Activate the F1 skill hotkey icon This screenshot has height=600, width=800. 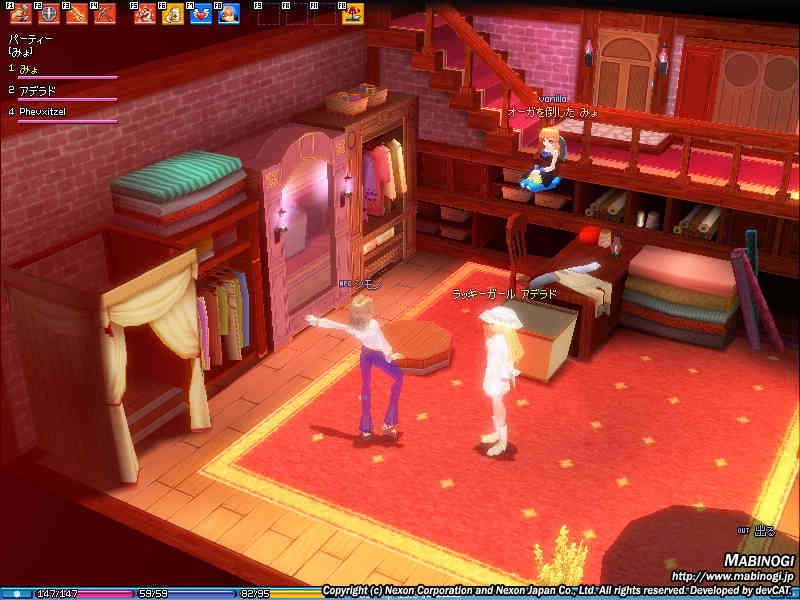click(20, 14)
